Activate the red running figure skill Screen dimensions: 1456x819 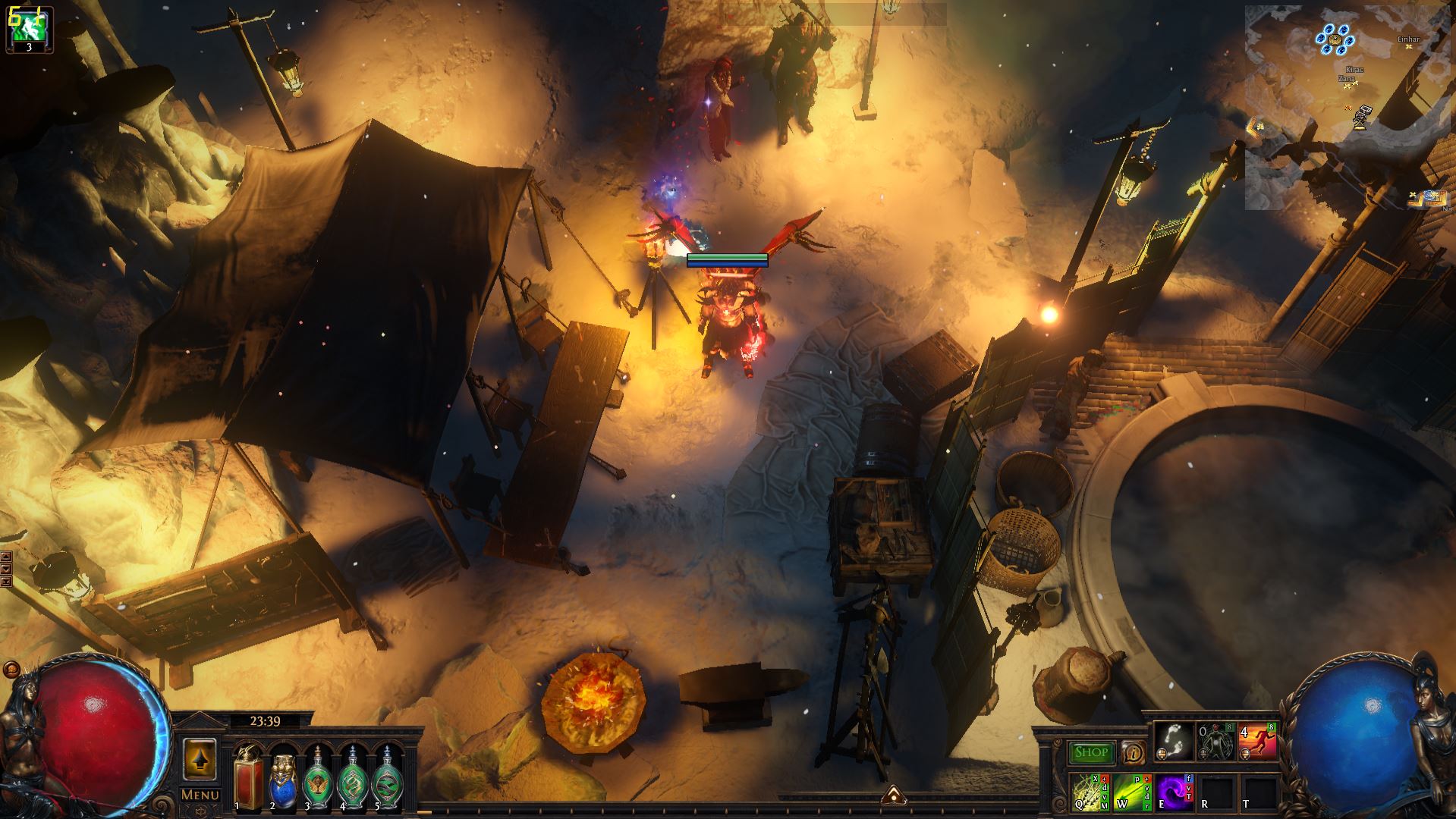1256,742
